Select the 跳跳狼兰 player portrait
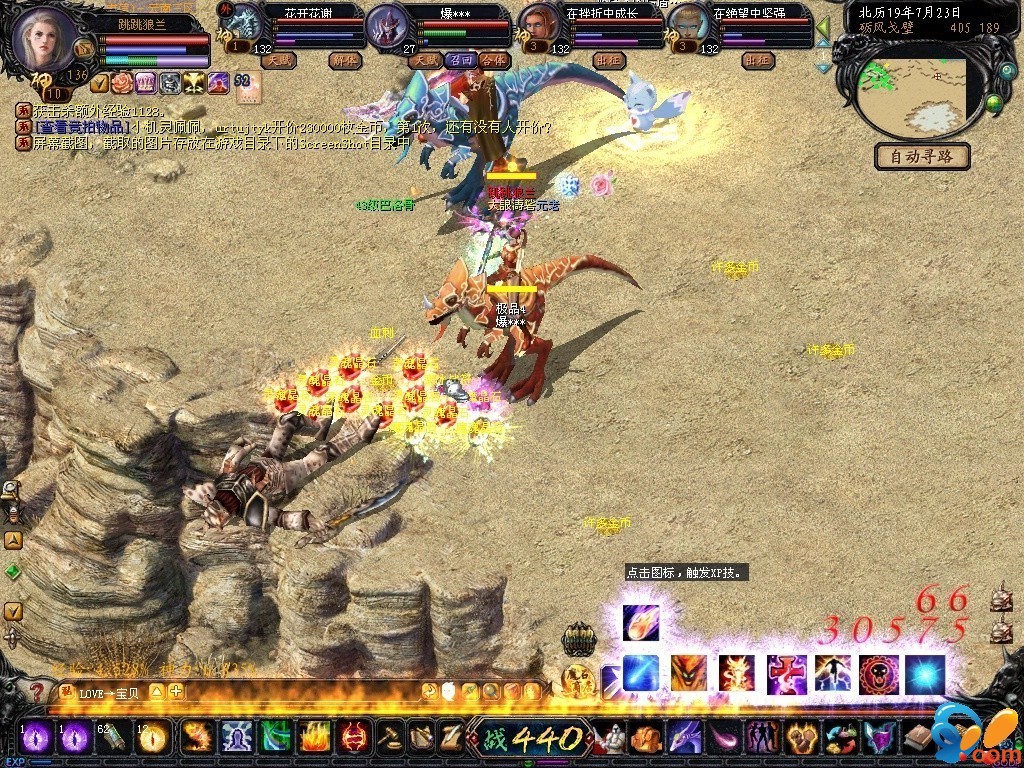The width and height of the screenshot is (1024, 768). pyautogui.click(x=44, y=39)
